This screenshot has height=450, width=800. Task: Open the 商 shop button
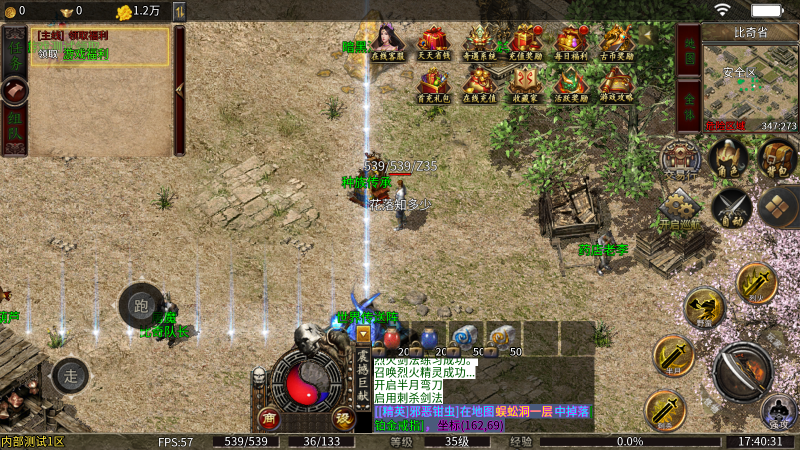point(268,417)
